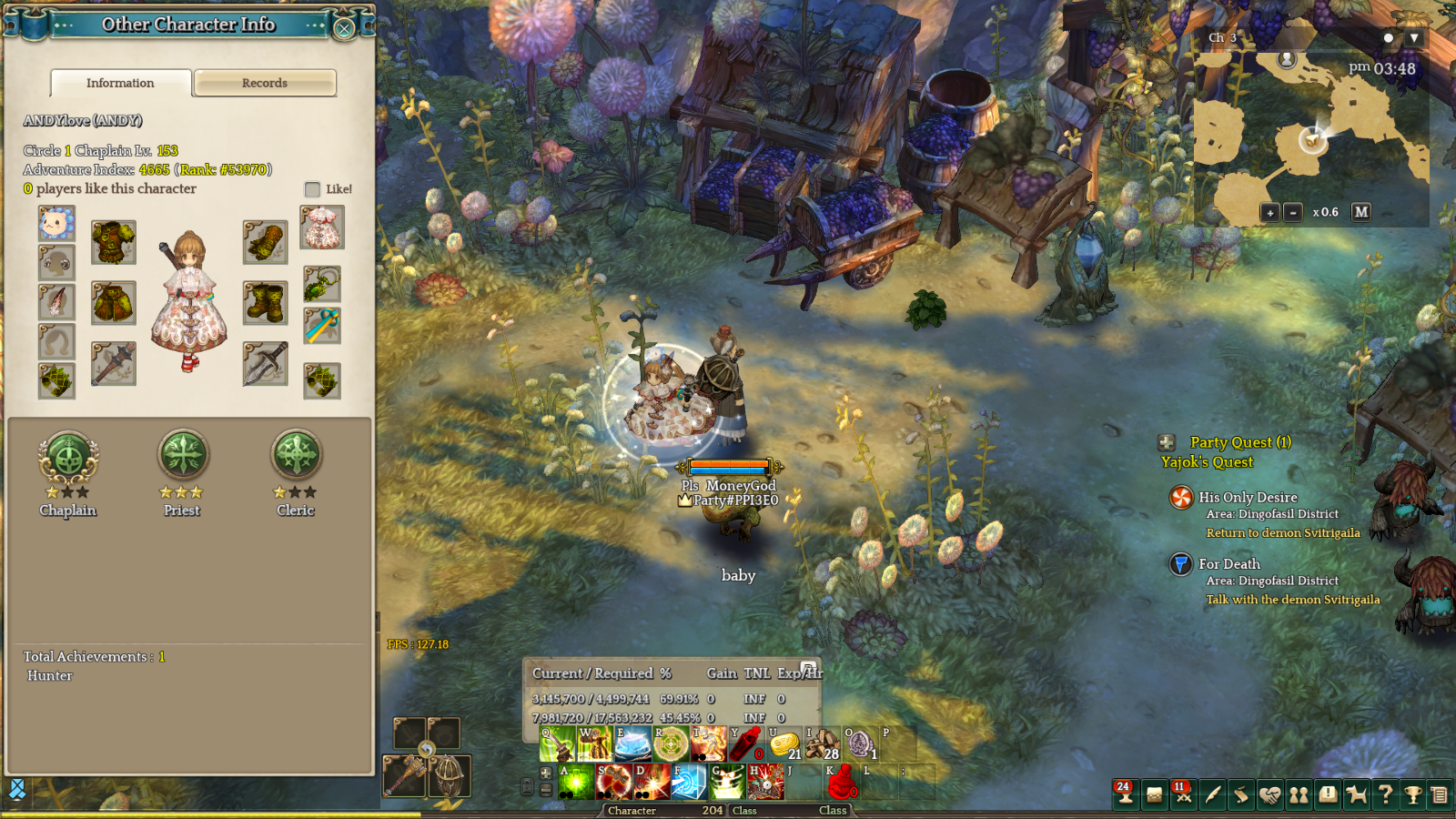Screen dimensions: 1456x819
Task: Inspect the mace weapon slot
Action: click(114, 364)
